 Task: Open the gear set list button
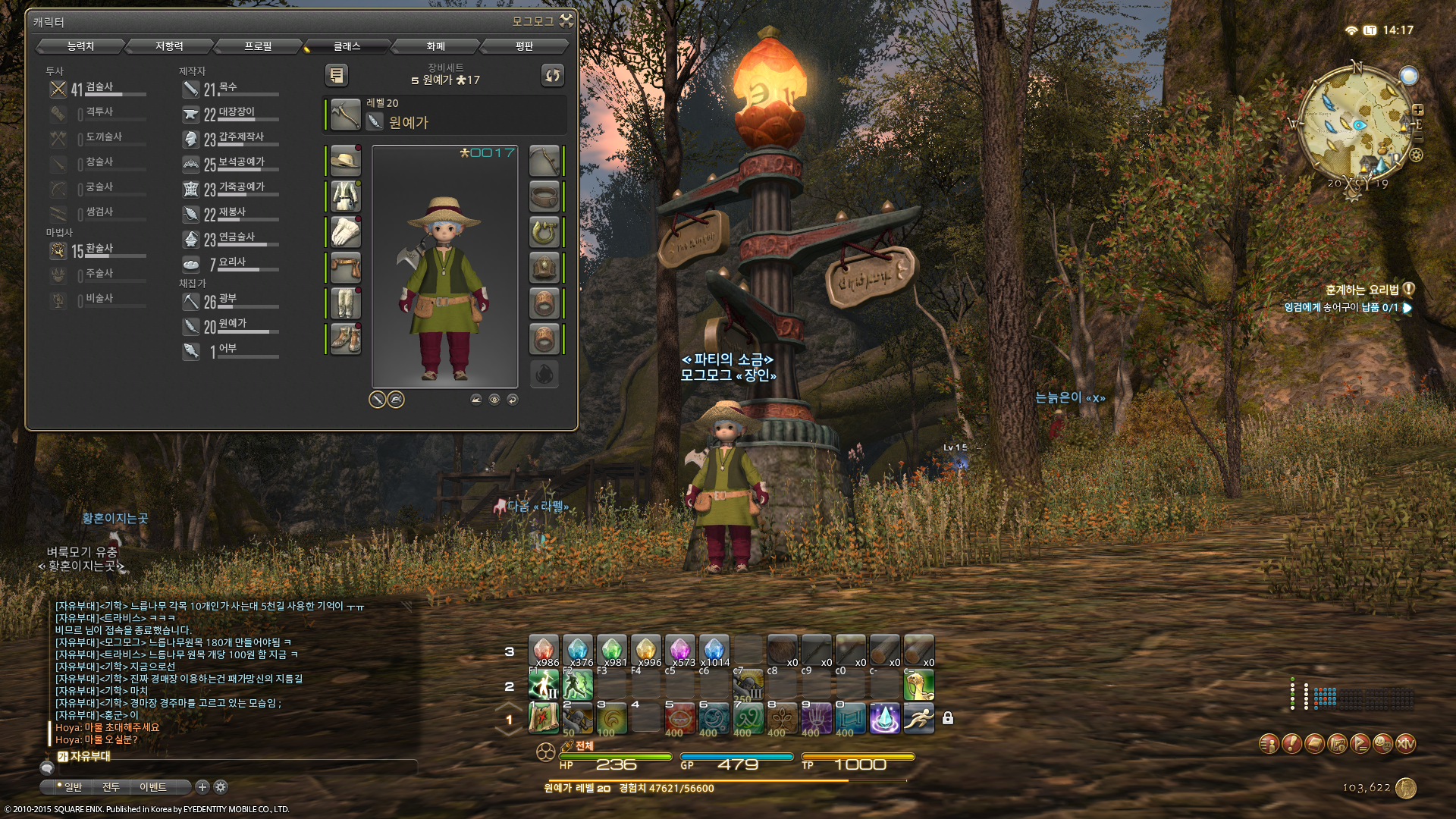(x=336, y=75)
